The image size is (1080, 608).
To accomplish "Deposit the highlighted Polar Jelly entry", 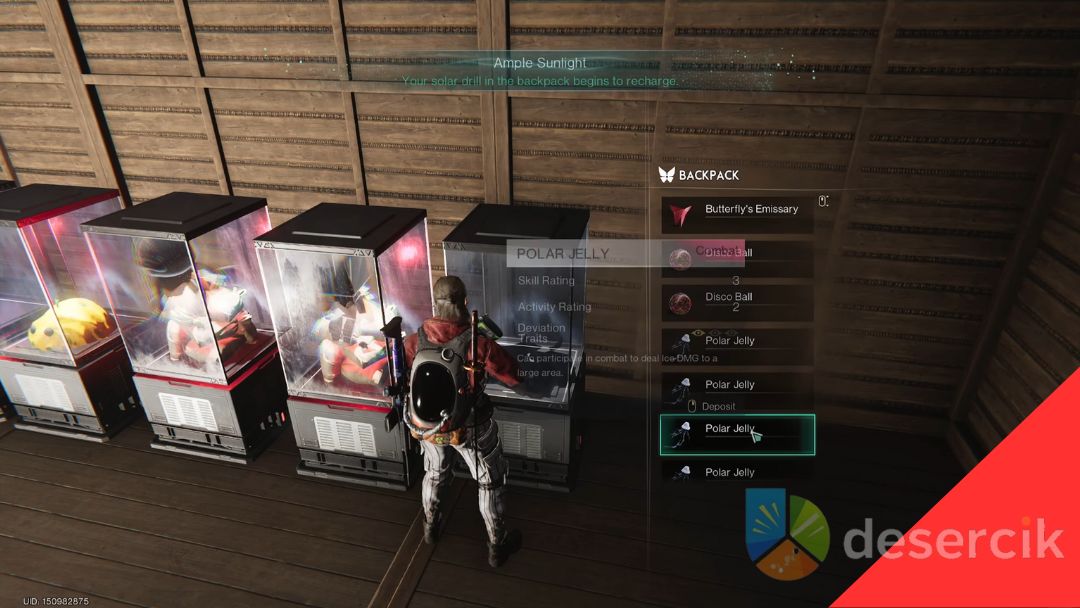I will click(737, 434).
